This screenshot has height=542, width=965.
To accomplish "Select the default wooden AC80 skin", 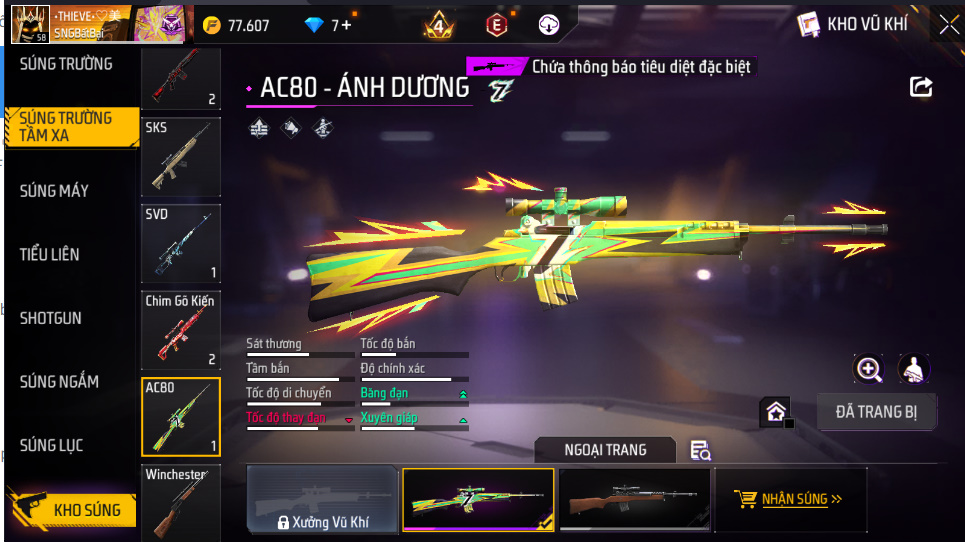I will pyautogui.click(x=634, y=498).
